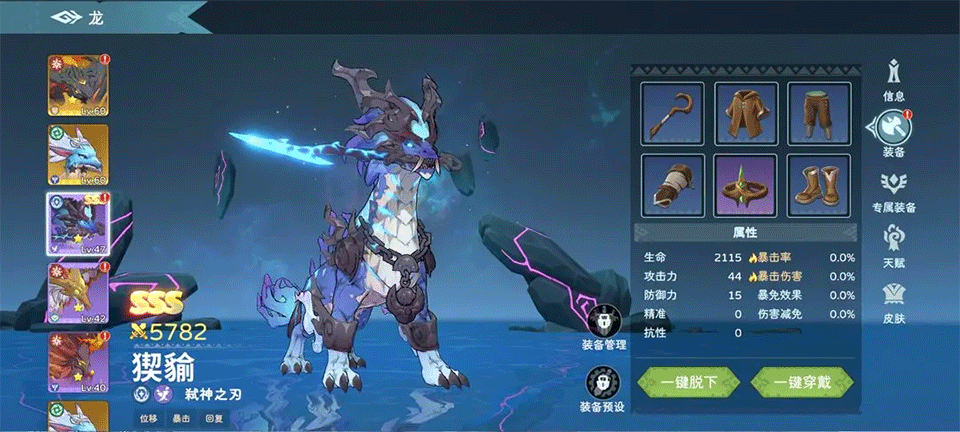Inspect the brown coat armor slot
Screen dimensions: 960x432
coord(746,113)
